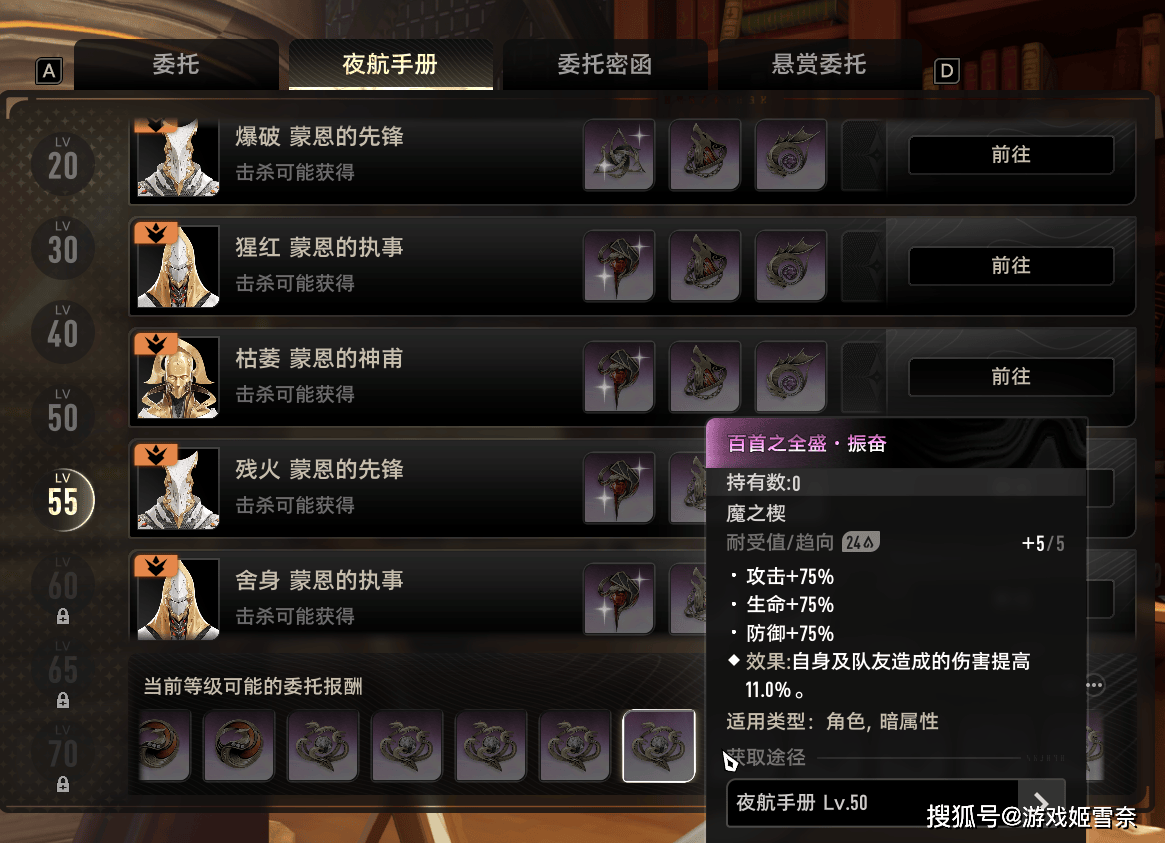Show the 悬赏委托 tab

tap(819, 66)
